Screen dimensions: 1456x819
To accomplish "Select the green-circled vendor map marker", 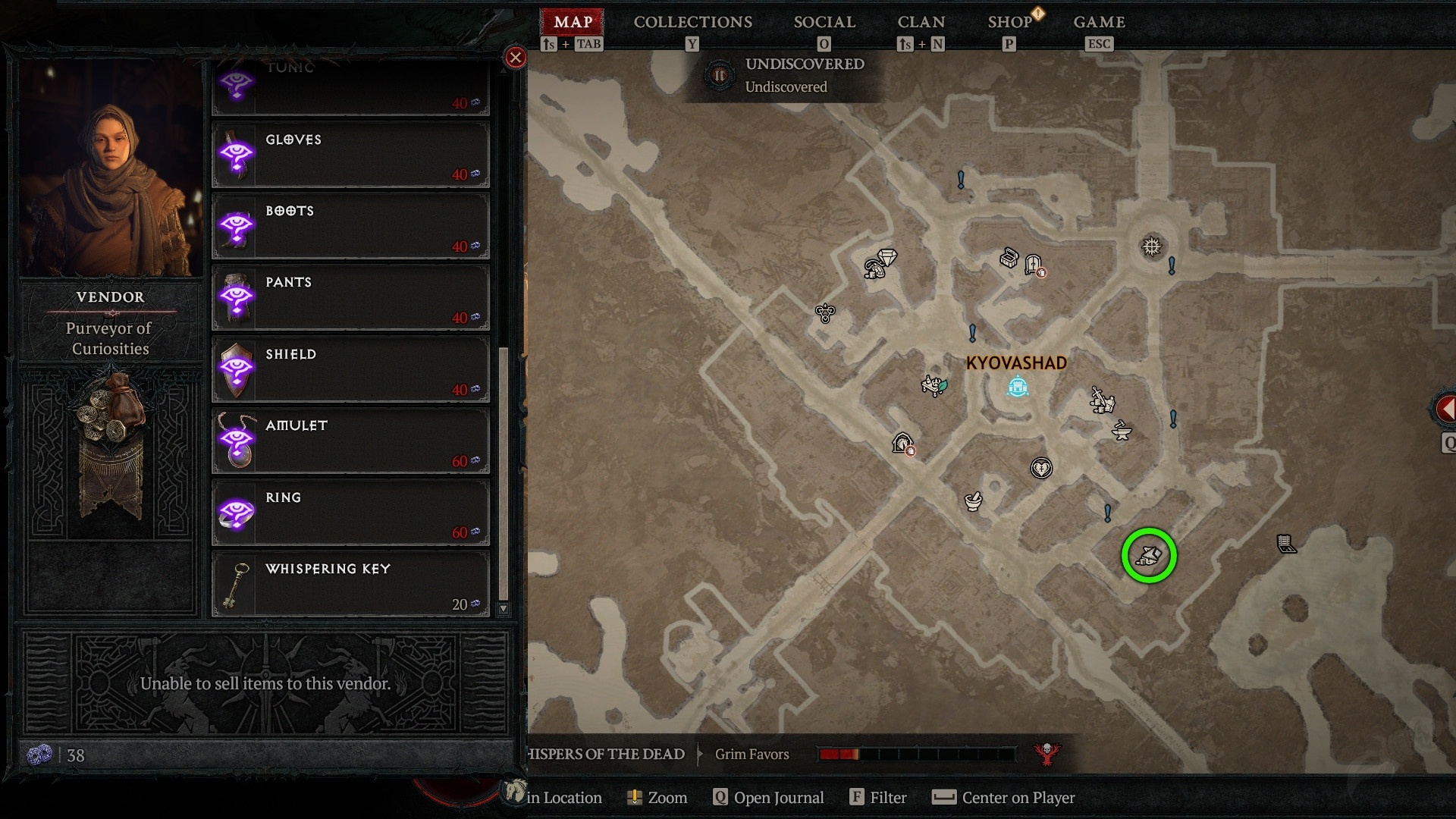I will pyautogui.click(x=1149, y=556).
